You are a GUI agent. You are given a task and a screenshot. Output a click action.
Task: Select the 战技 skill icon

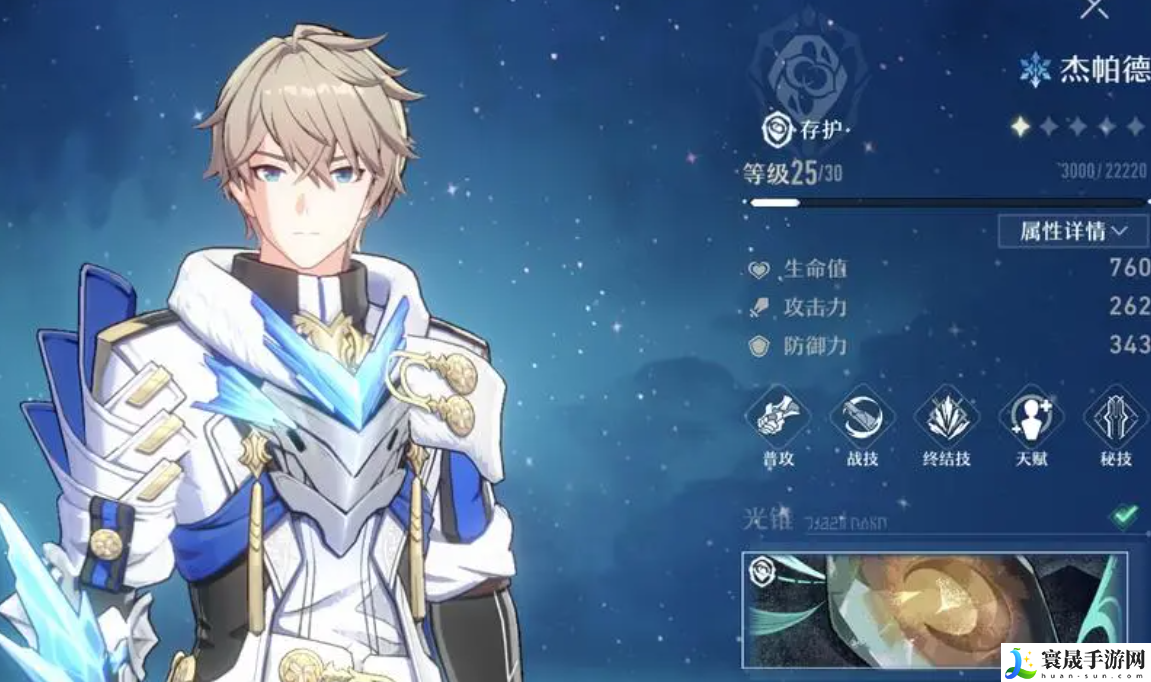tap(861, 417)
